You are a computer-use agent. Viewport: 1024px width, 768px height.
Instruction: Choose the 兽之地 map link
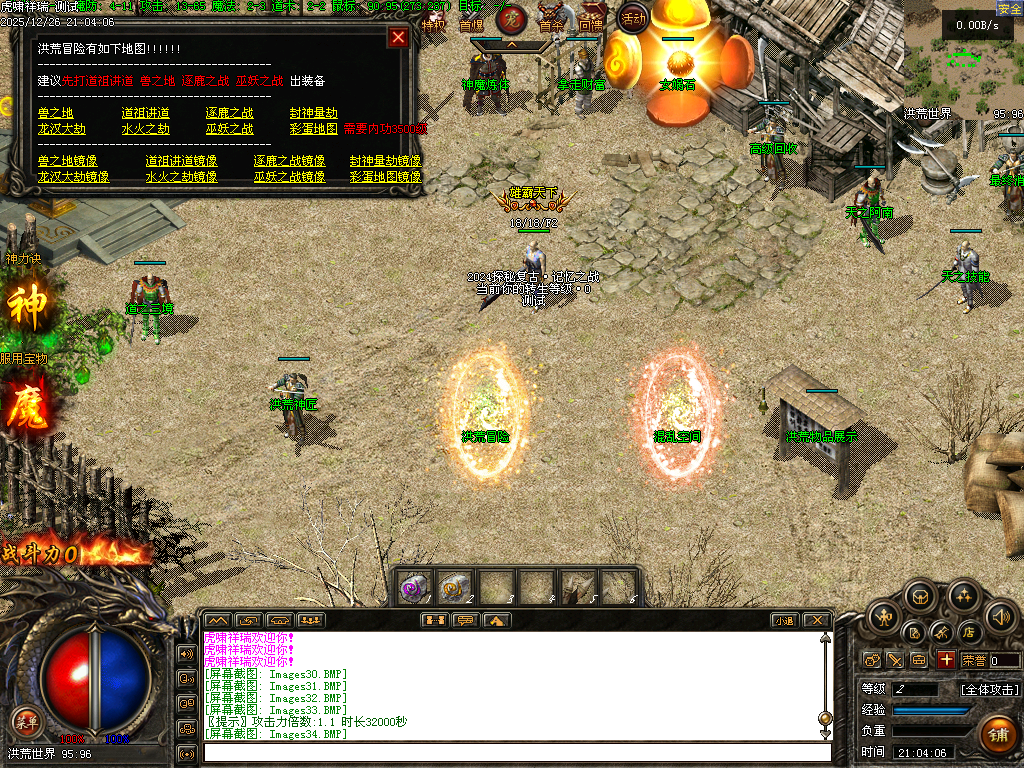[56, 113]
